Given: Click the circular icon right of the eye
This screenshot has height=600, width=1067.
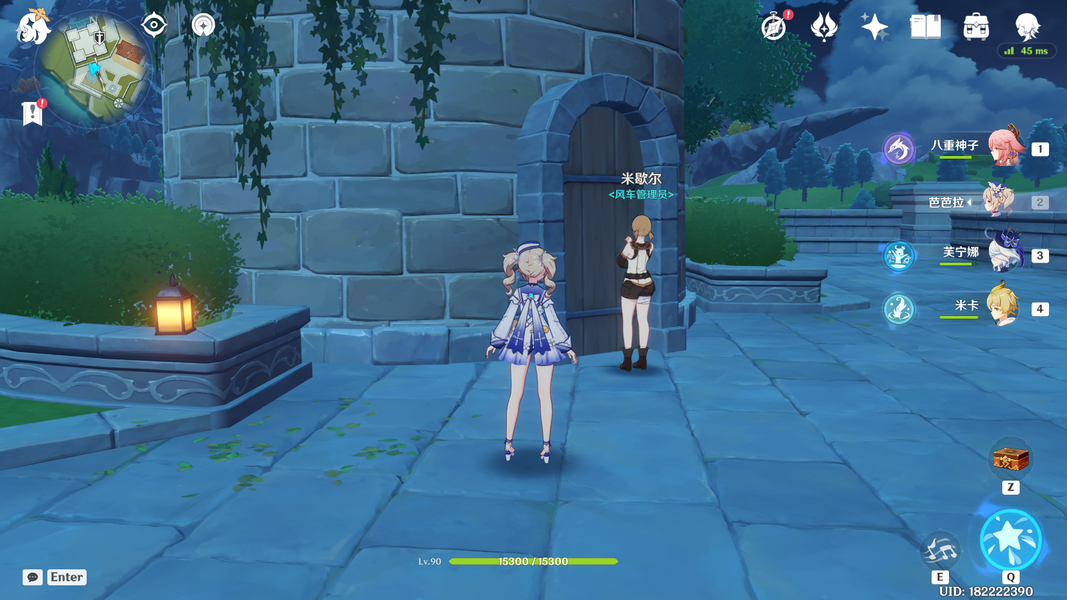Looking at the screenshot, I should 203,25.
